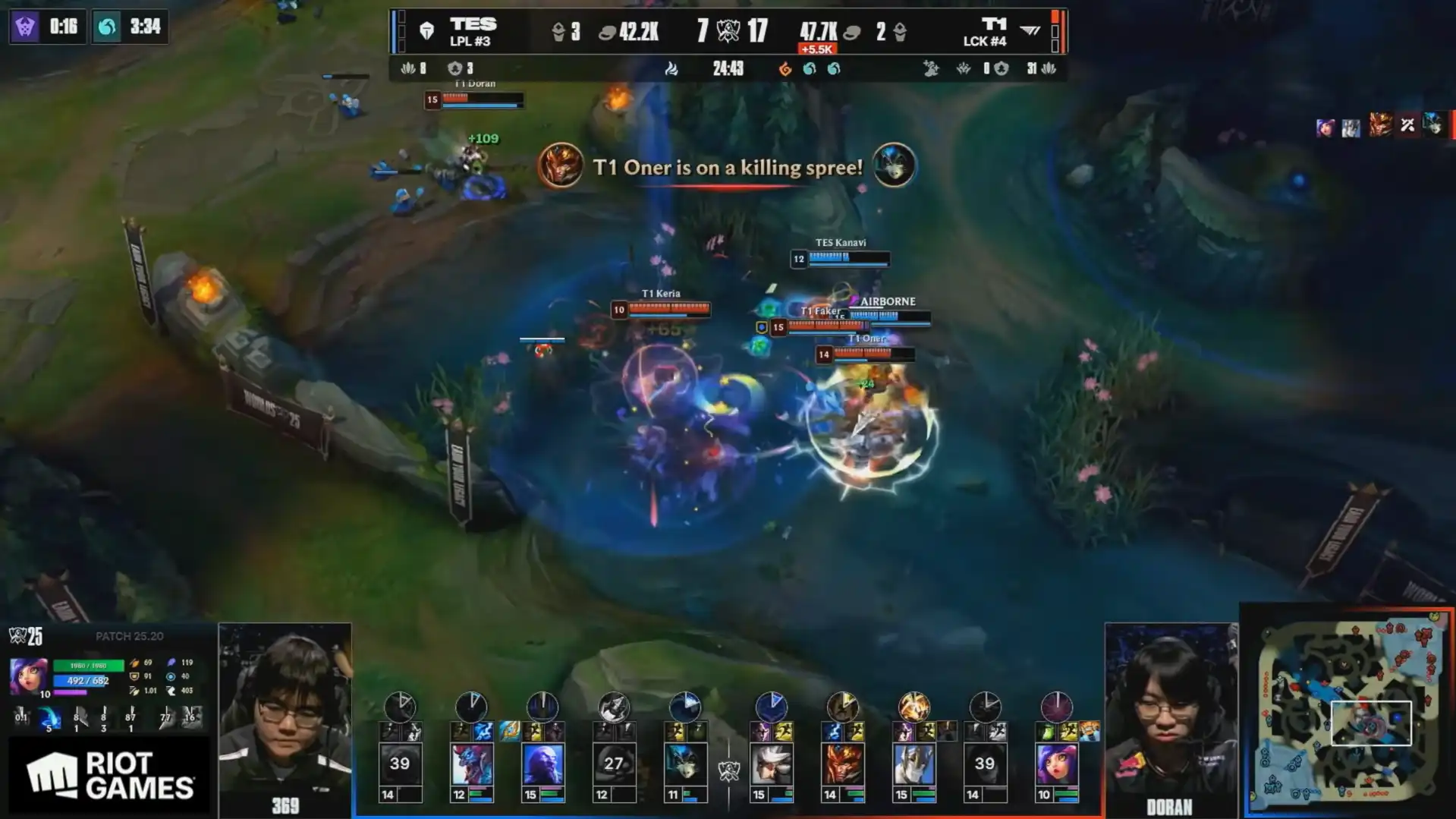Click the T1 team logo on scoreboard
The image size is (1456, 819).
(1030, 30)
